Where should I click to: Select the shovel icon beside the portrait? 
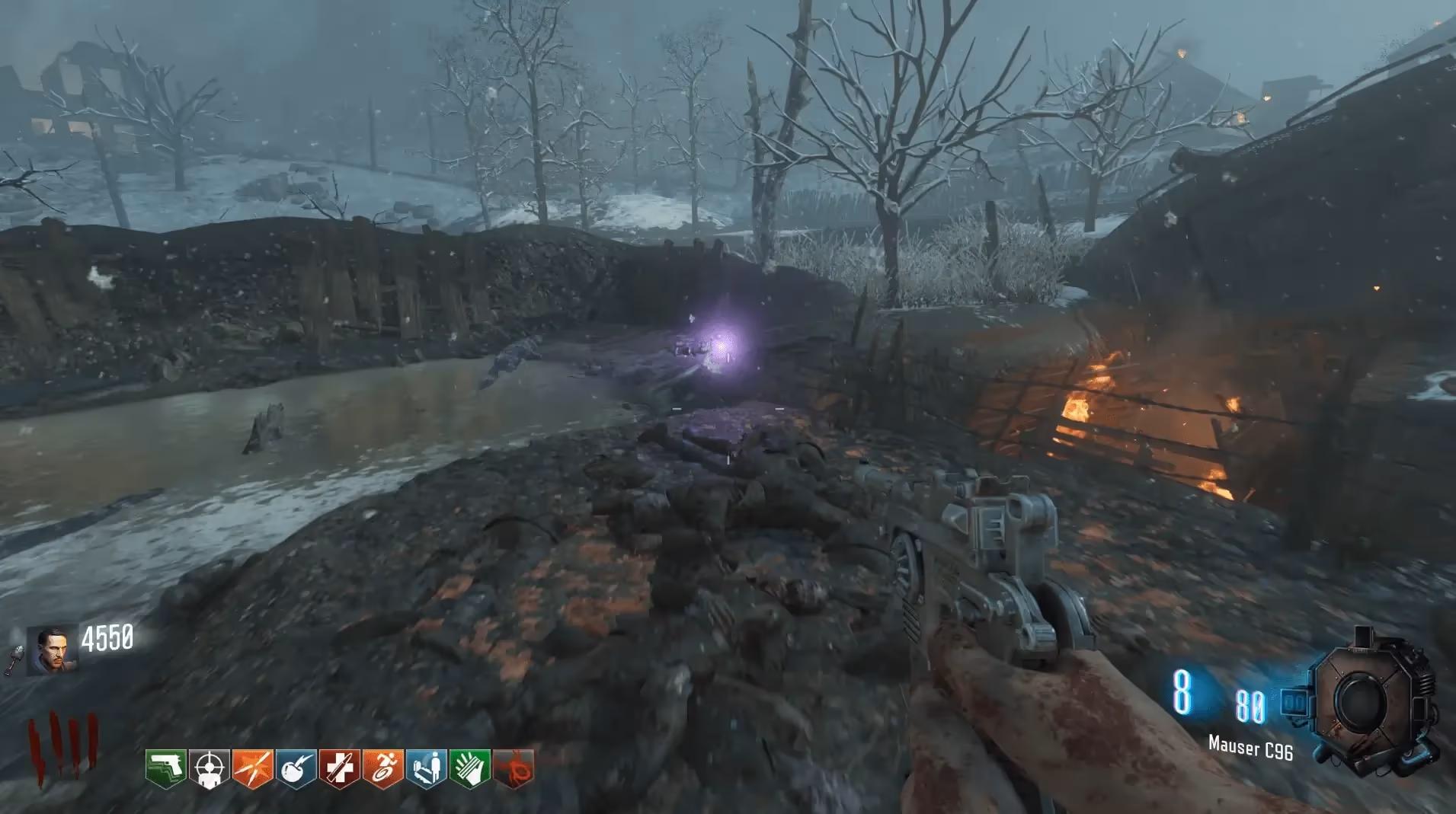tap(14, 661)
